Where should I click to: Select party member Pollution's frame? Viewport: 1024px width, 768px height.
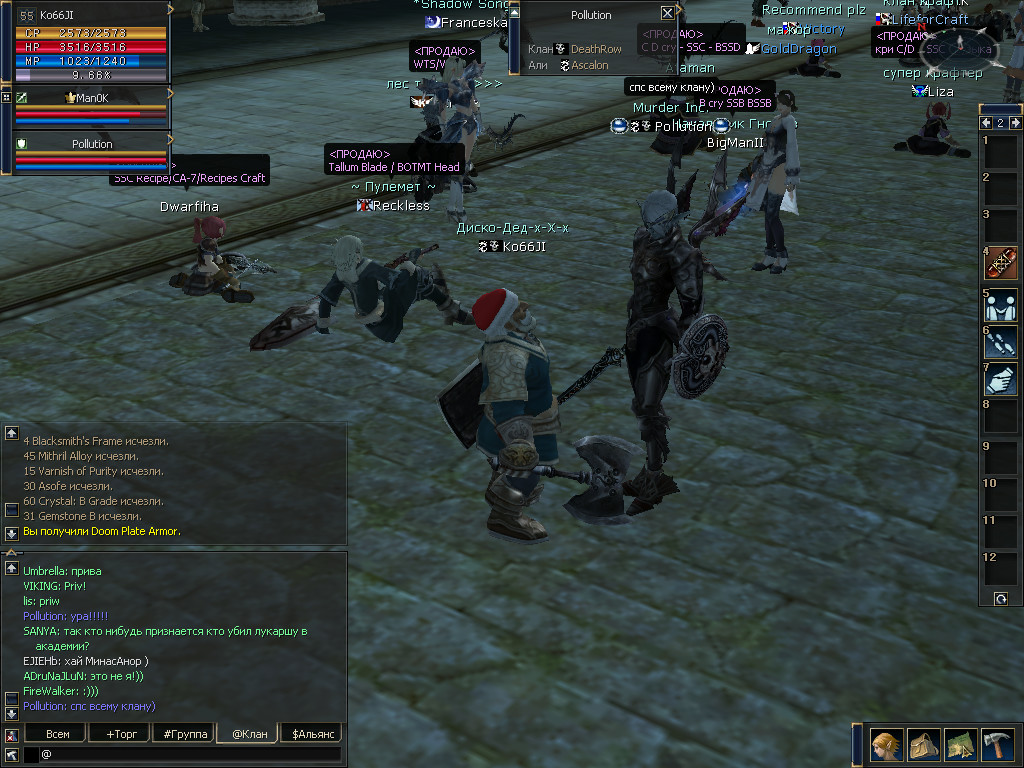tap(91, 144)
